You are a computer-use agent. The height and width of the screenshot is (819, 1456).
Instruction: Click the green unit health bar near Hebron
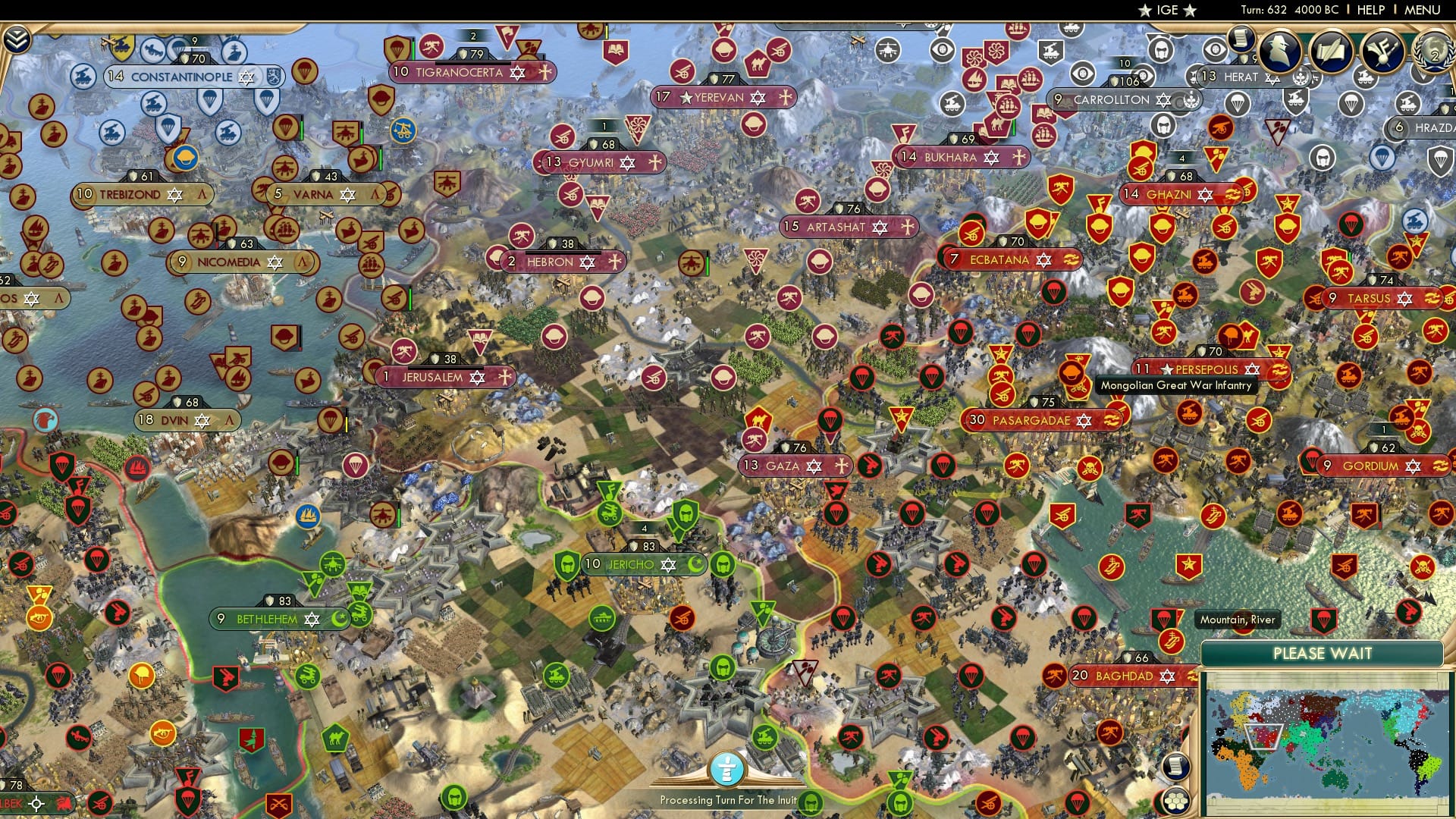708,266
